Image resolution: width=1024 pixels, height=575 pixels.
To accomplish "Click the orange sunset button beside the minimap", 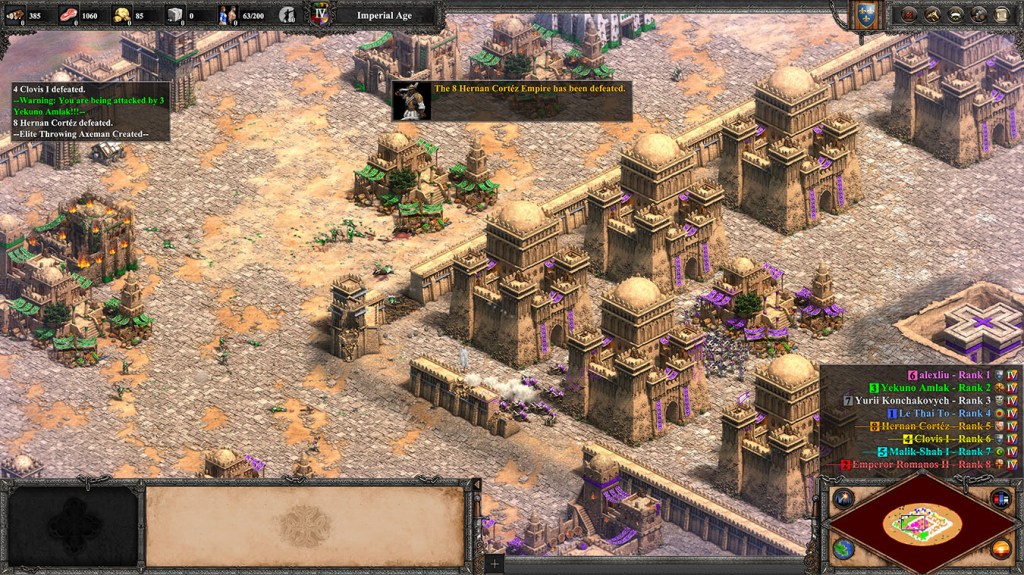I will pyautogui.click(x=1000, y=548).
